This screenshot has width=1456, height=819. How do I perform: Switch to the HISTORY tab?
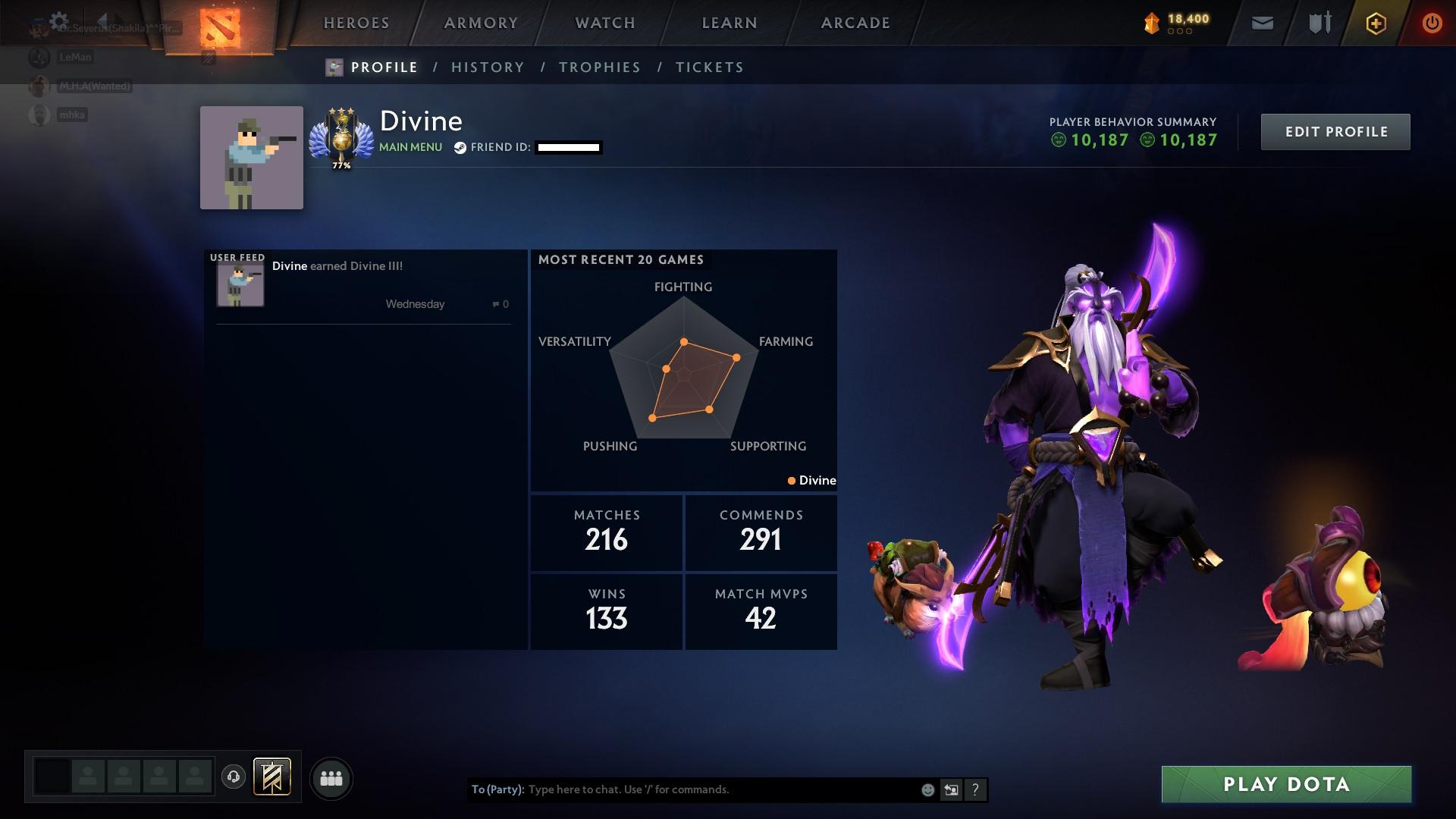(488, 67)
